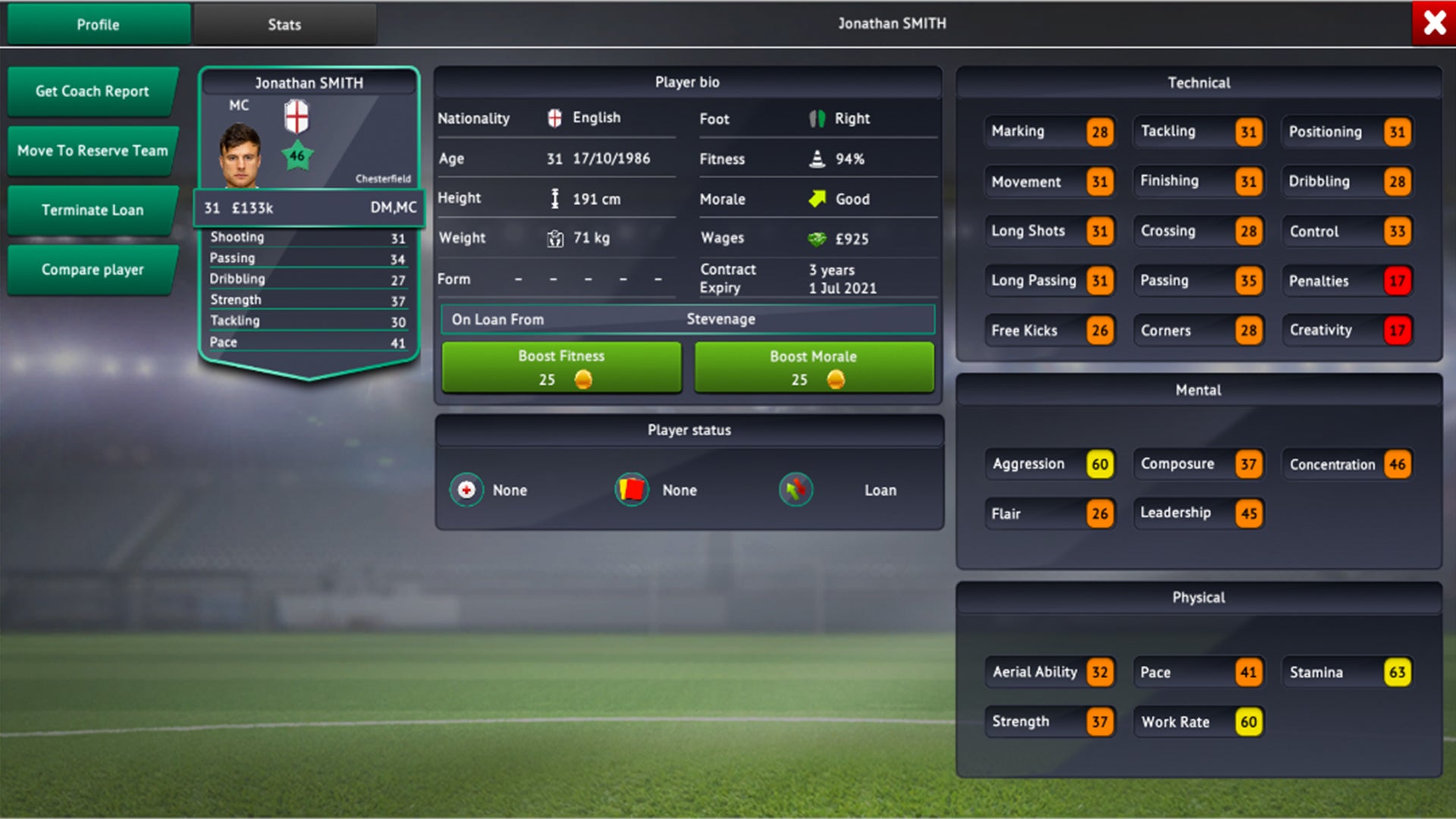Click the loan status arrows icon
The width and height of the screenshot is (1456, 819).
tap(795, 489)
